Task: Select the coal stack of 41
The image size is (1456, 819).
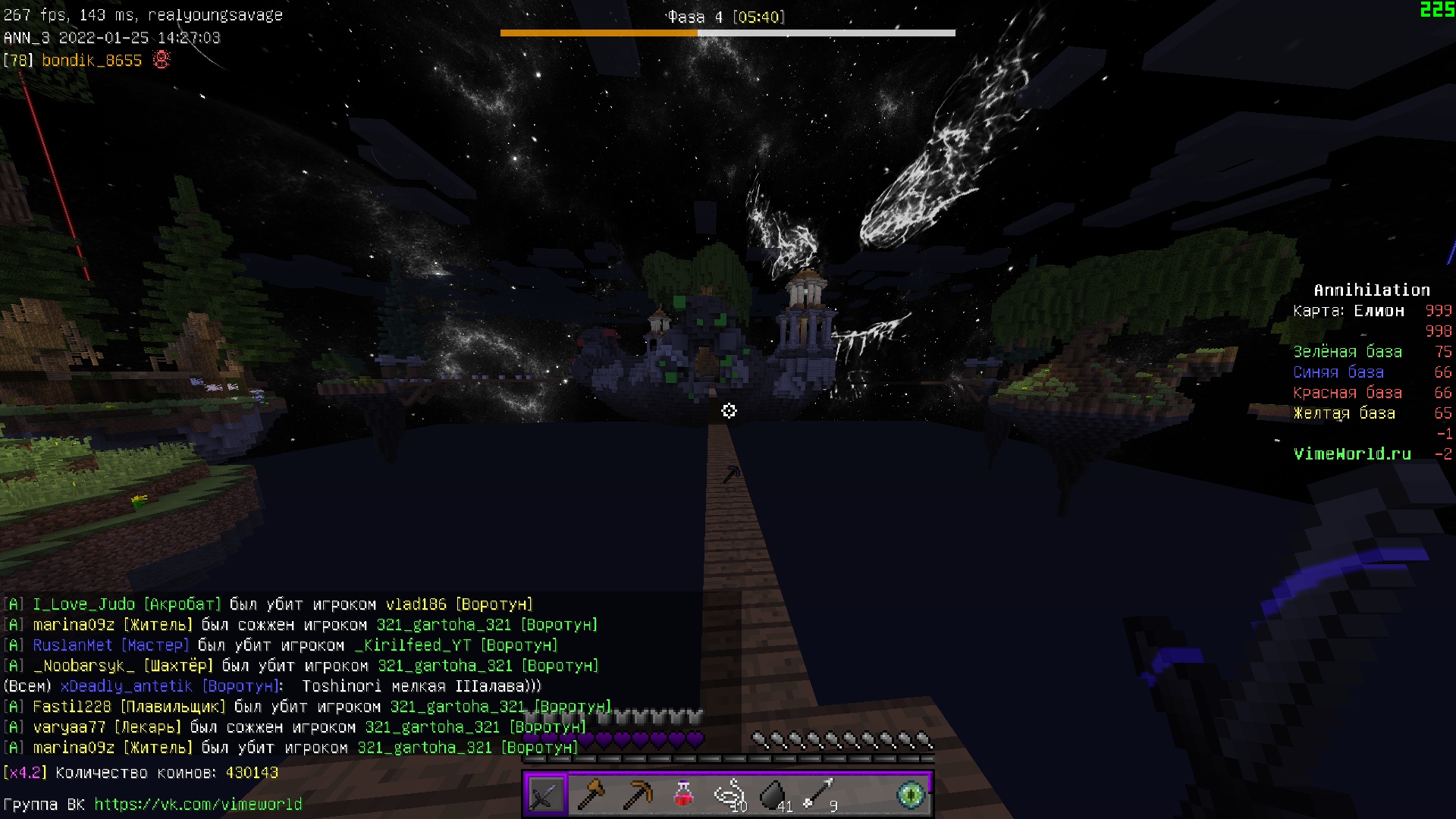Action: pyautogui.click(x=774, y=795)
